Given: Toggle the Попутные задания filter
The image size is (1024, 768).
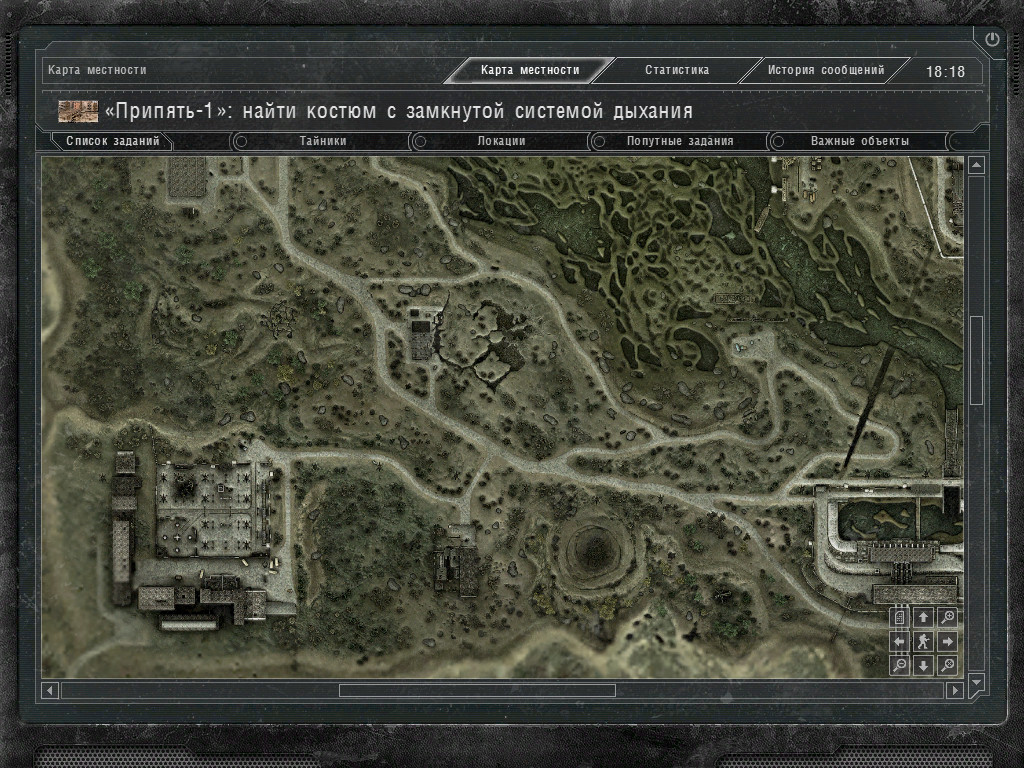Looking at the screenshot, I should (680, 142).
